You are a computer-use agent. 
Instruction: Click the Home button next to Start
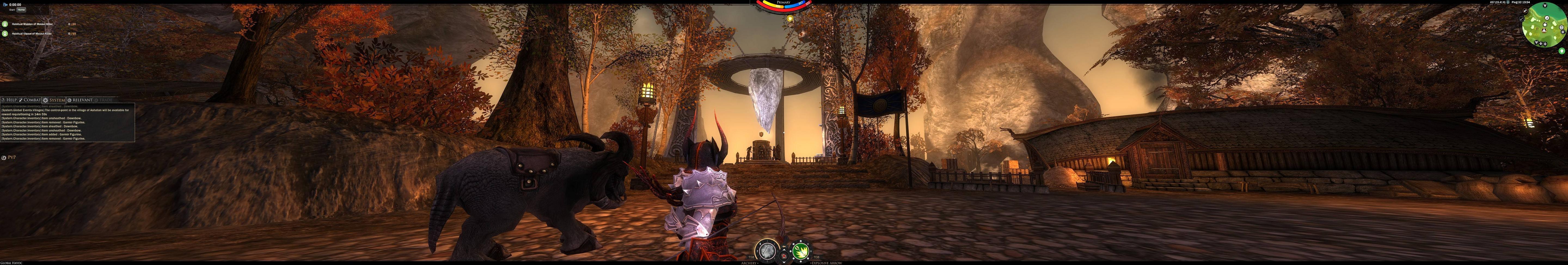21,10
